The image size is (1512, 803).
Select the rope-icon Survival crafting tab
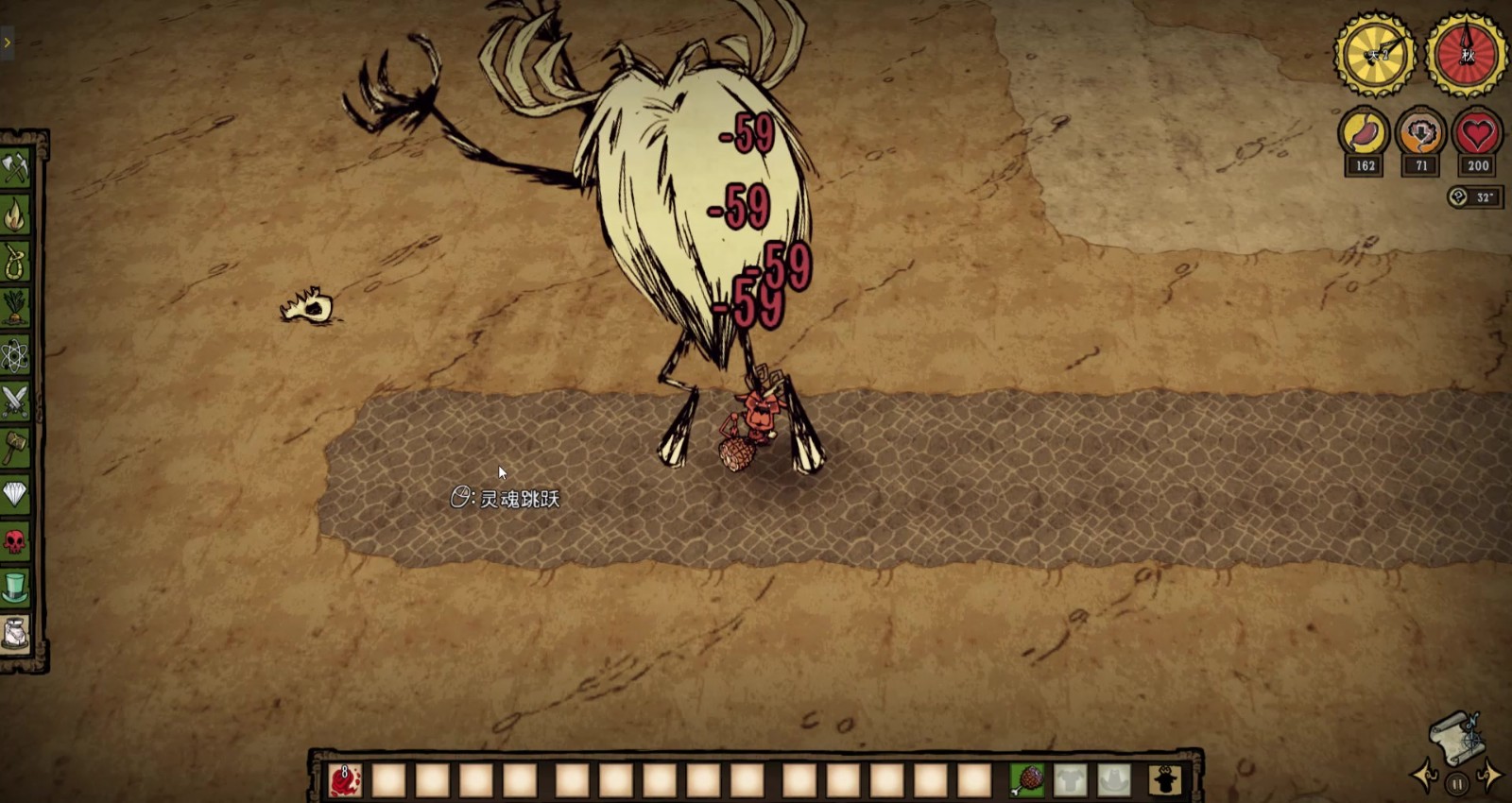tap(16, 263)
